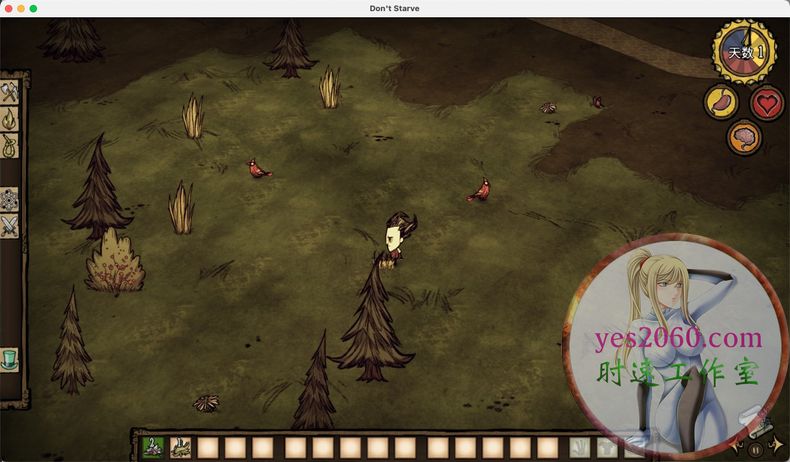This screenshot has height=462, width=790.
Task: Close the Don't Starve window
Action: coord(7,8)
